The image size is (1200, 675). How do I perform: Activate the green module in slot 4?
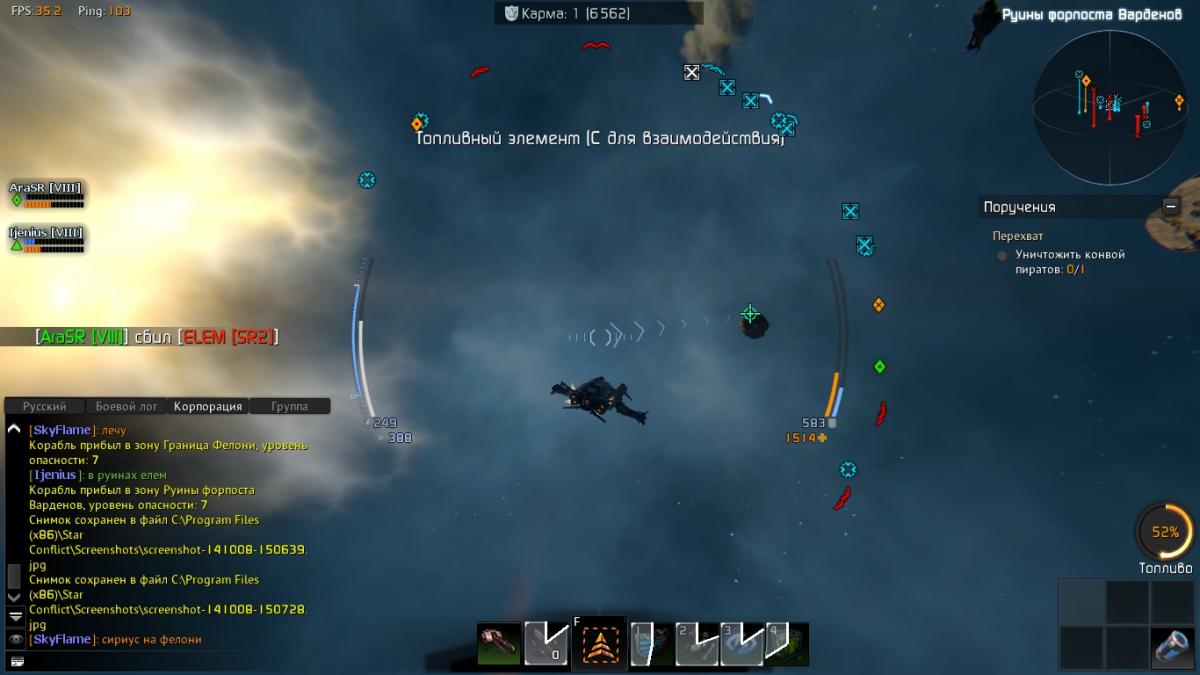coord(787,643)
